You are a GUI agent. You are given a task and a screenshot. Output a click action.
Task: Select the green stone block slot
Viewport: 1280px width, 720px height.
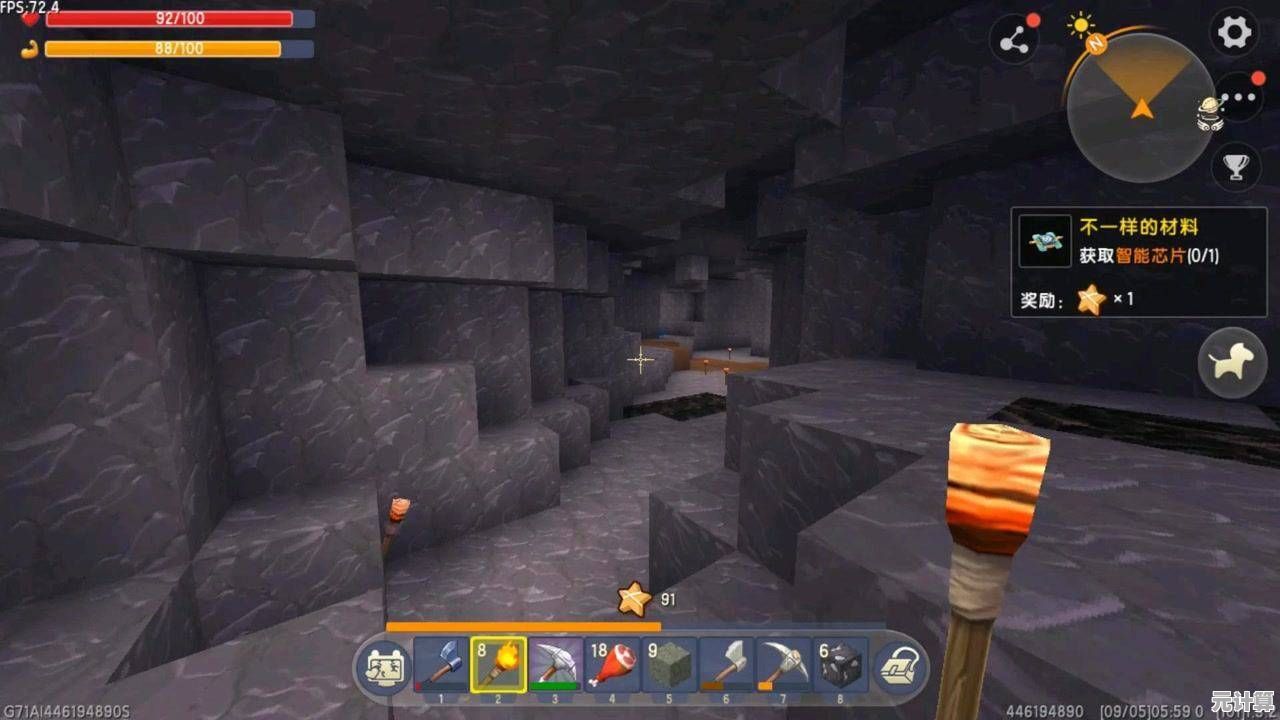[x=670, y=663]
